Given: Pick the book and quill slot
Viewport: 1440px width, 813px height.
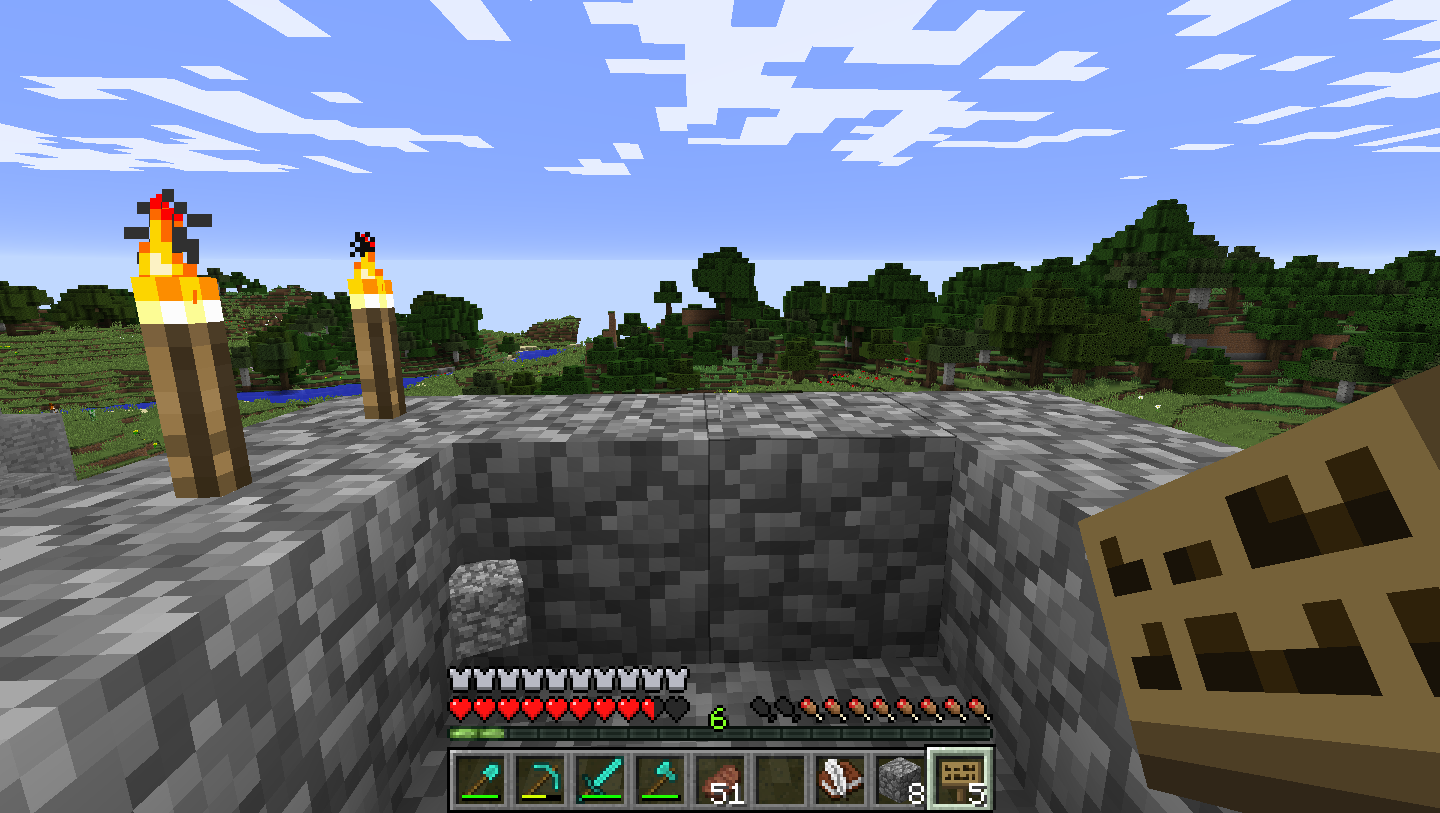Looking at the screenshot, I should tap(840, 780).
